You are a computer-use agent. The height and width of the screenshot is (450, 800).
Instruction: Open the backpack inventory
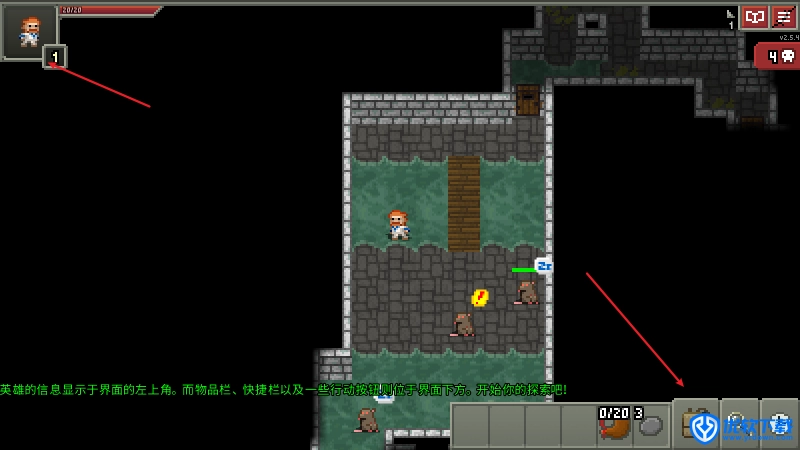tap(697, 424)
